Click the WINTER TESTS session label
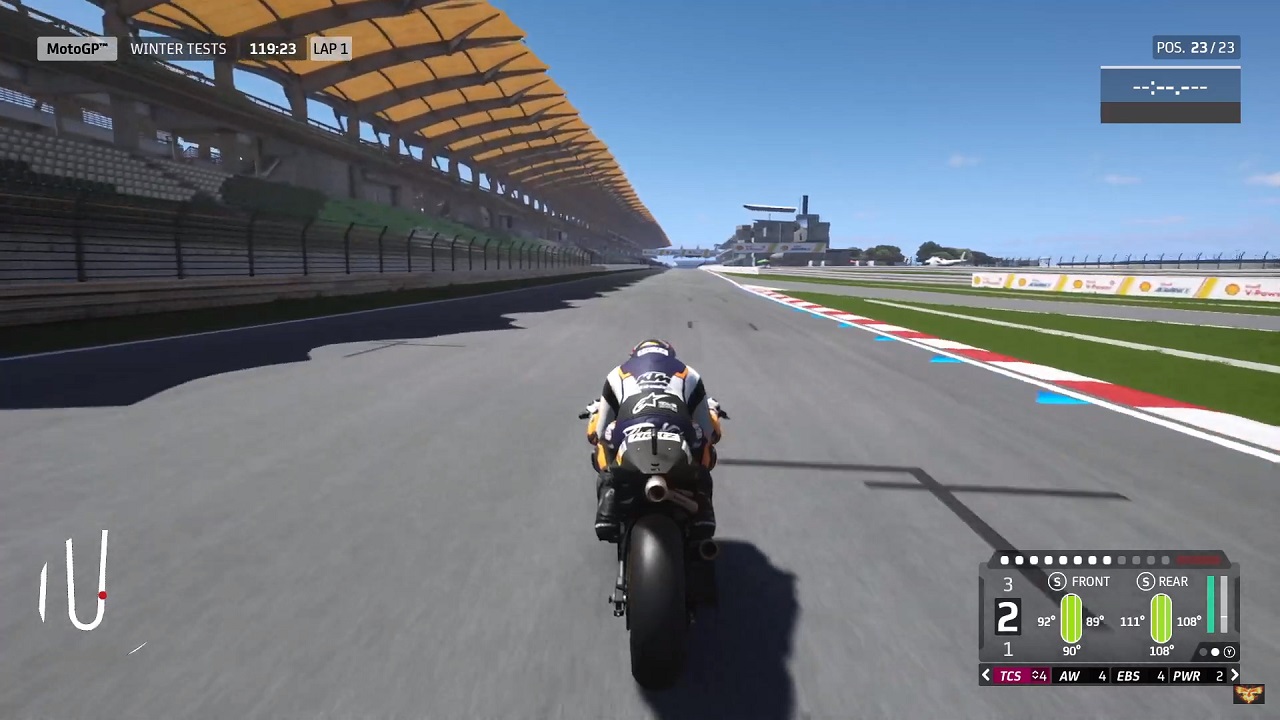The height and width of the screenshot is (720, 1280). point(178,48)
